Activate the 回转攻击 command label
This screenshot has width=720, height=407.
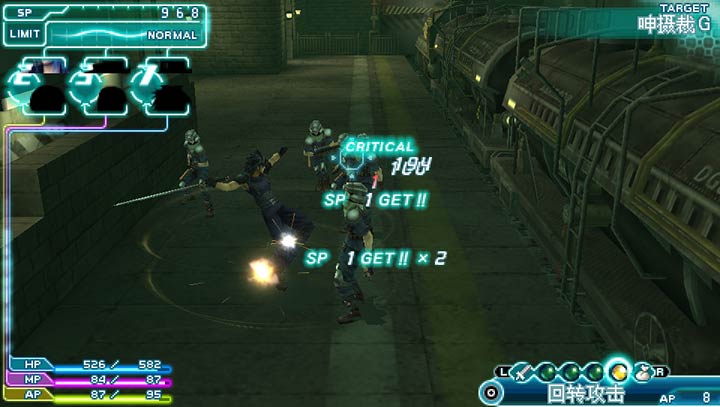click(586, 395)
